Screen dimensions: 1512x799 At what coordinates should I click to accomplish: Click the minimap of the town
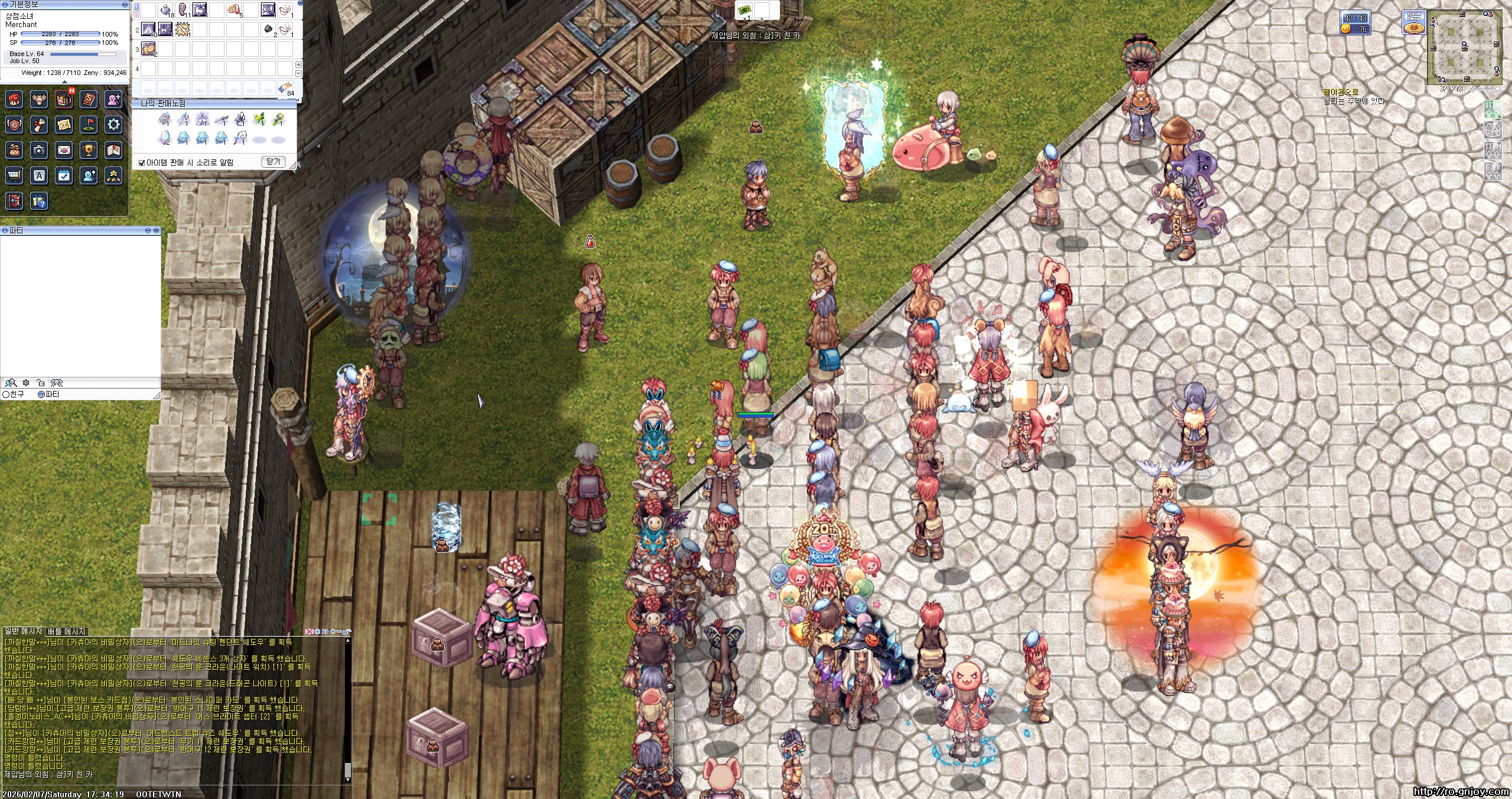pyautogui.click(x=1464, y=47)
